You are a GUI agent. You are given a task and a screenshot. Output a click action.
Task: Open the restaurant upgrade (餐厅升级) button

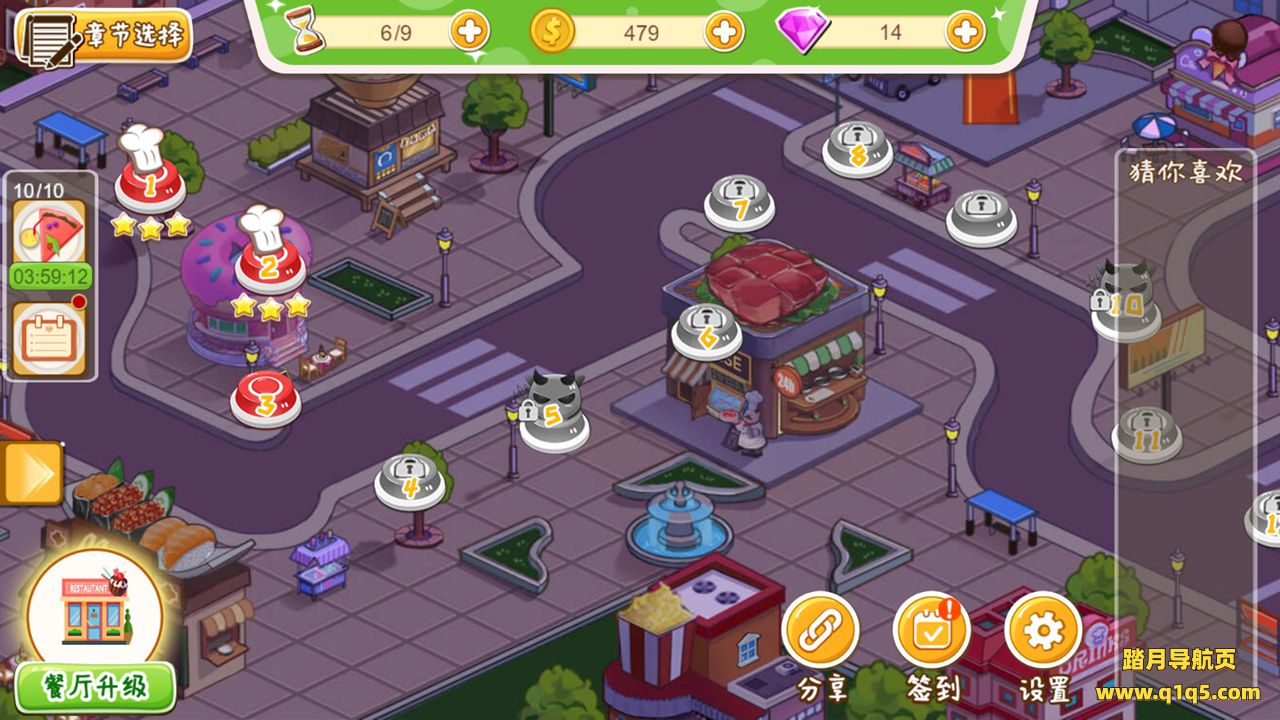(96, 687)
